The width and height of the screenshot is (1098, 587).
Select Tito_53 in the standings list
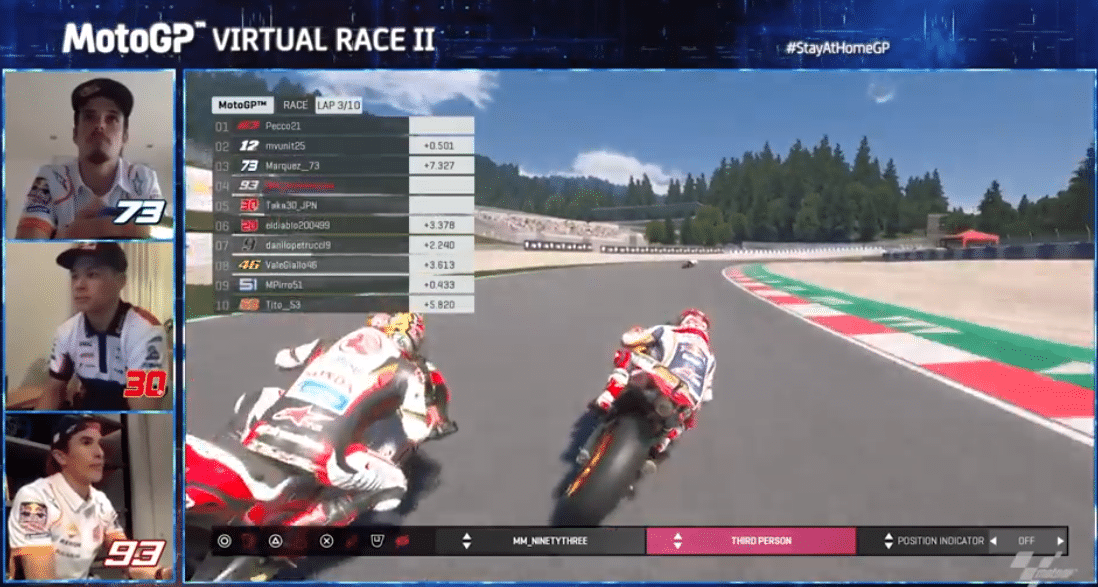(310, 304)
